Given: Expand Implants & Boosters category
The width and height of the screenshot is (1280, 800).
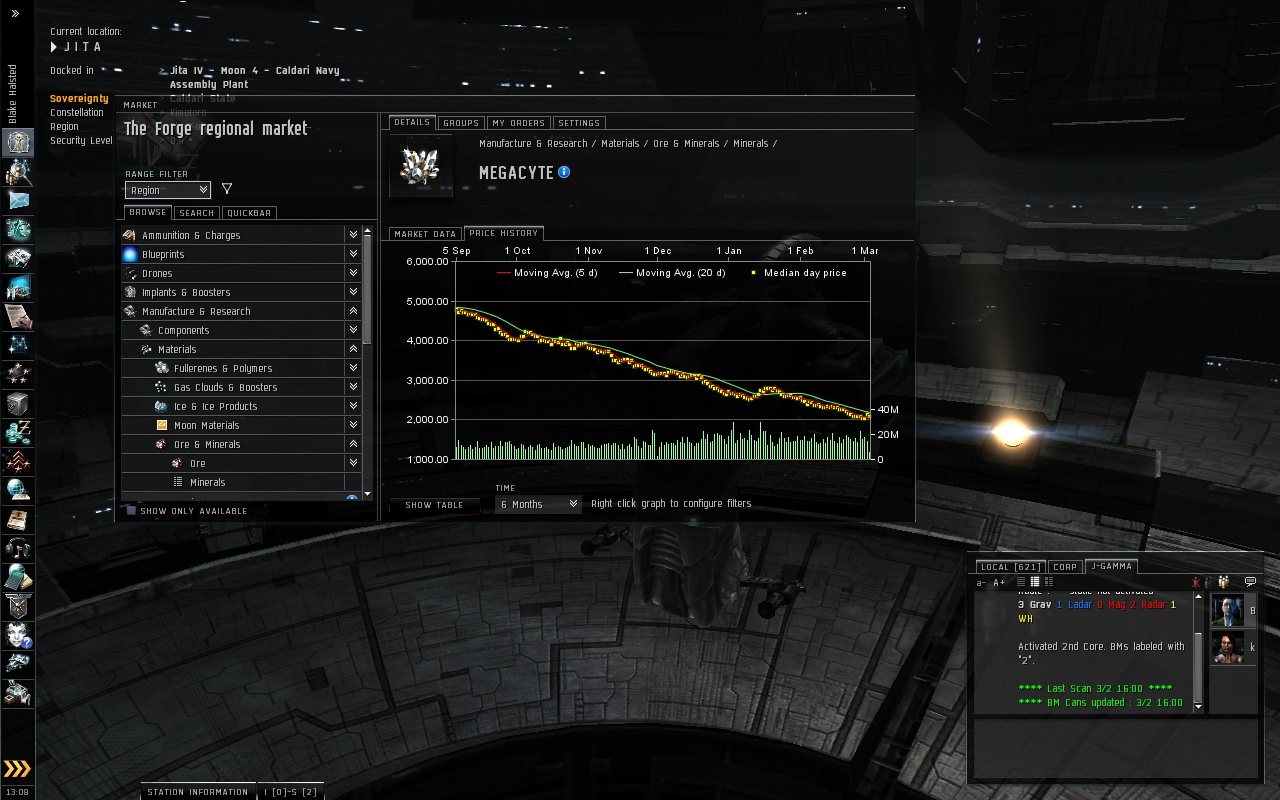Looking at the screenshot, I should click(186, 293).
